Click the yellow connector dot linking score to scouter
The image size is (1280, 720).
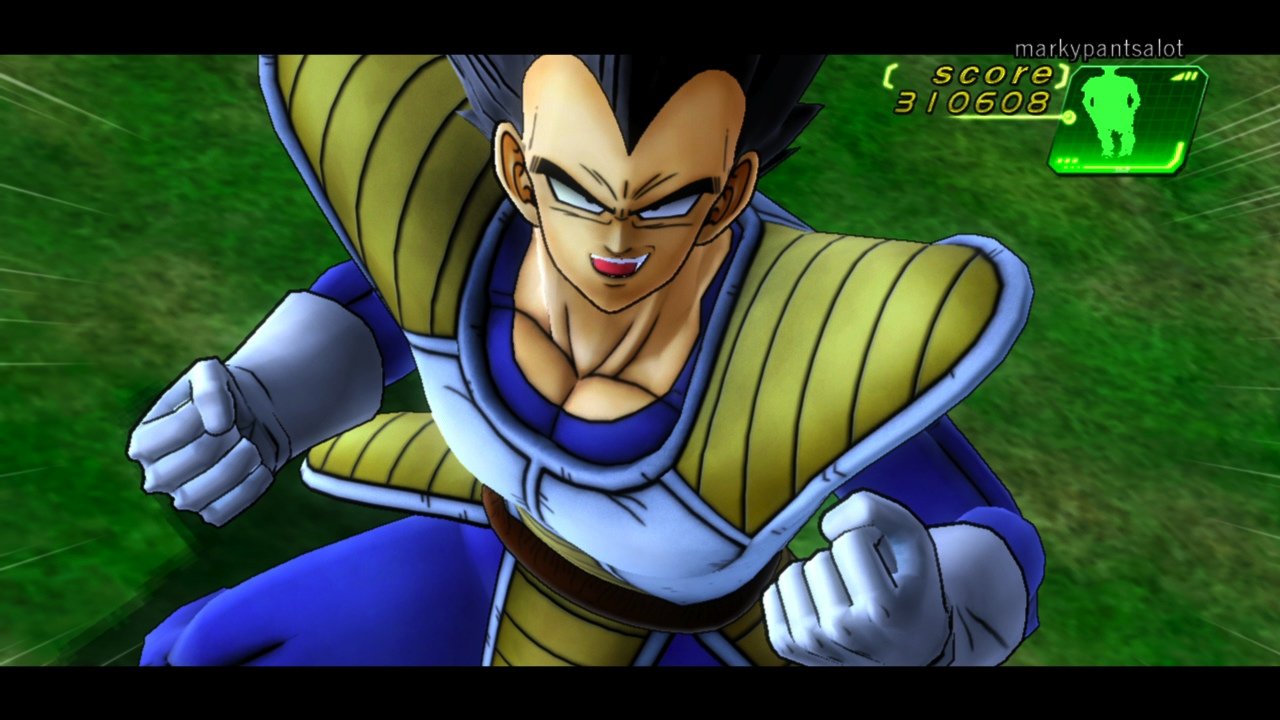coord(1069,117)
